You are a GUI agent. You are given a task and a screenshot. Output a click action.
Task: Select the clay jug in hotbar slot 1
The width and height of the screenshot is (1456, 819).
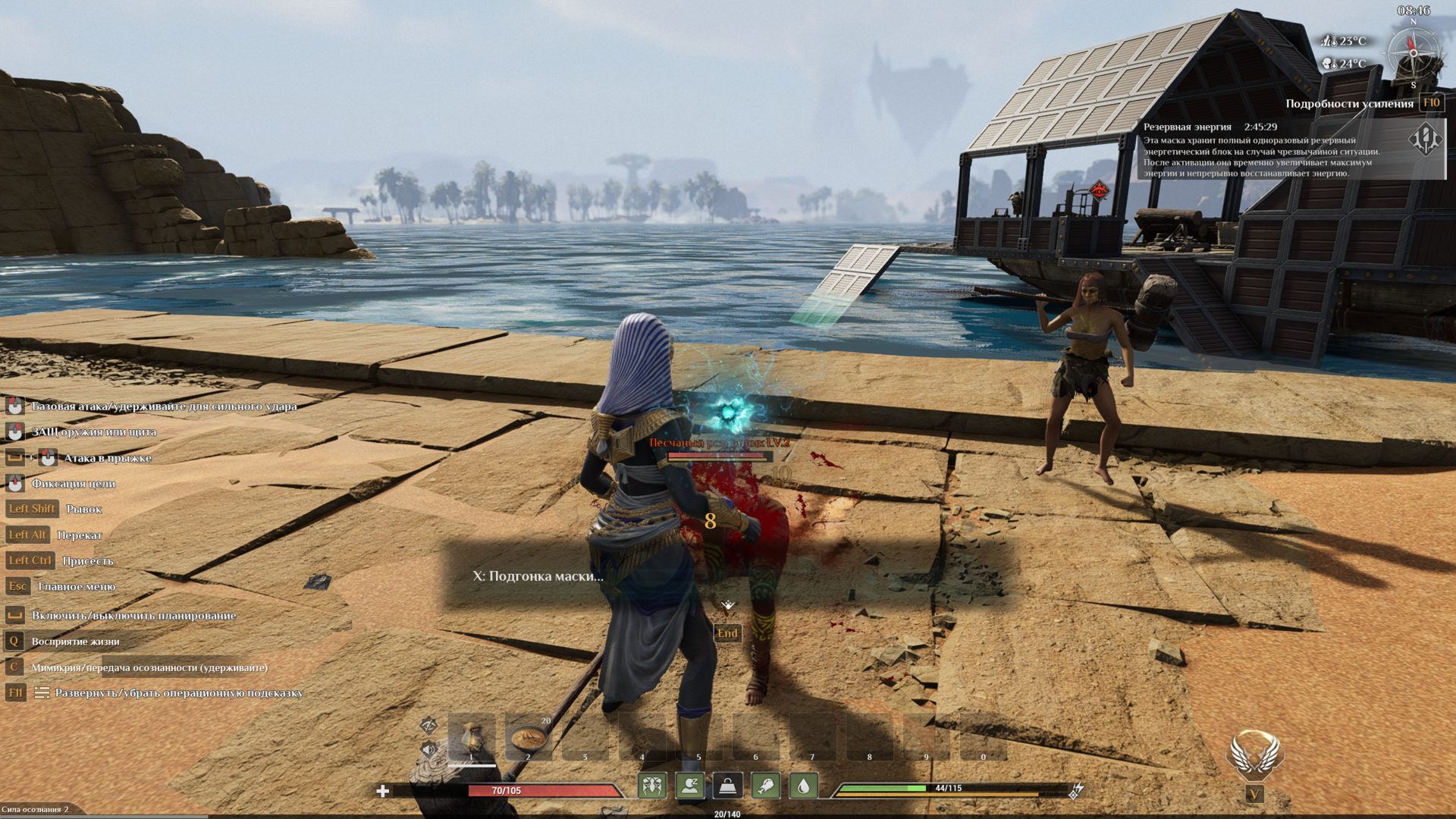tap(472, 736)
